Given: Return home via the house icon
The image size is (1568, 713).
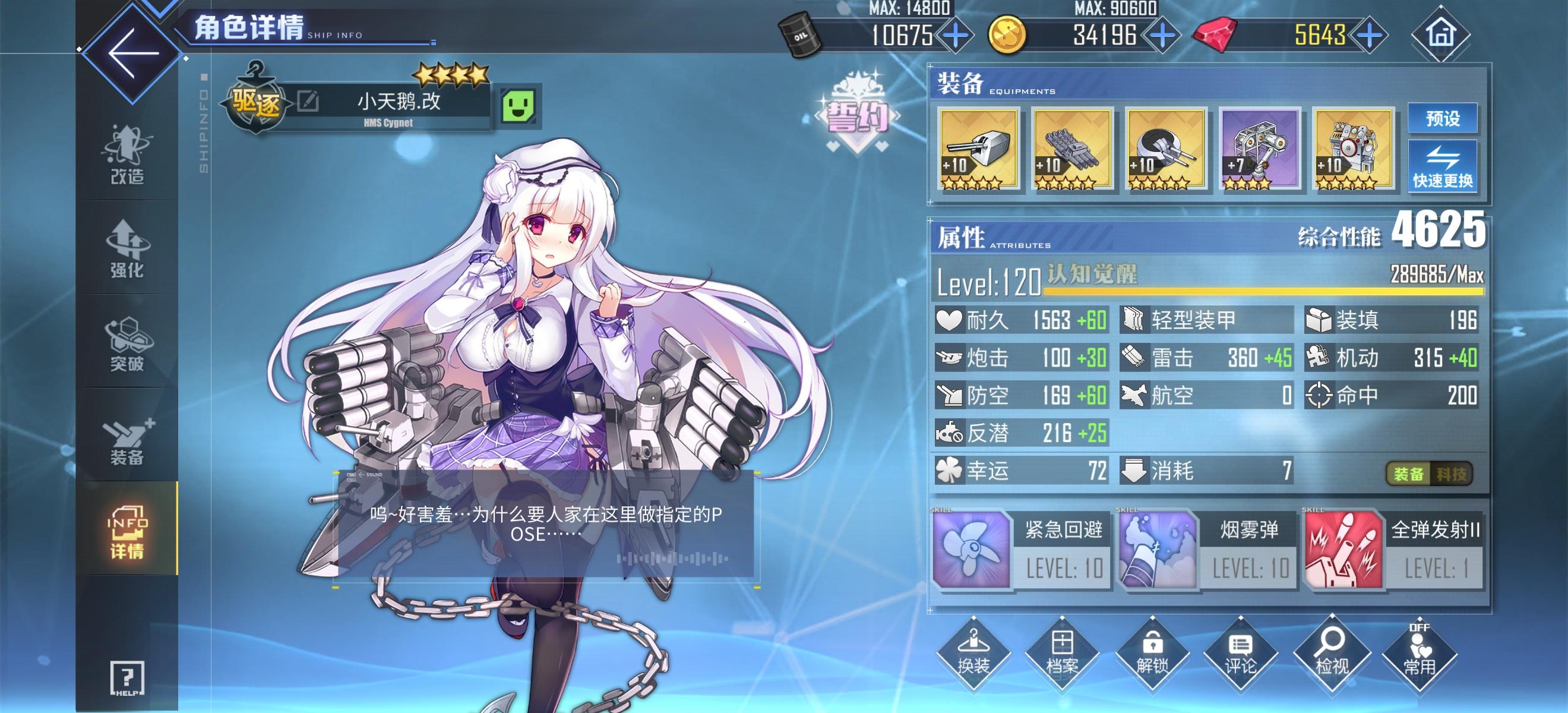Looking at the screenshot, I should click(1441, 34).
